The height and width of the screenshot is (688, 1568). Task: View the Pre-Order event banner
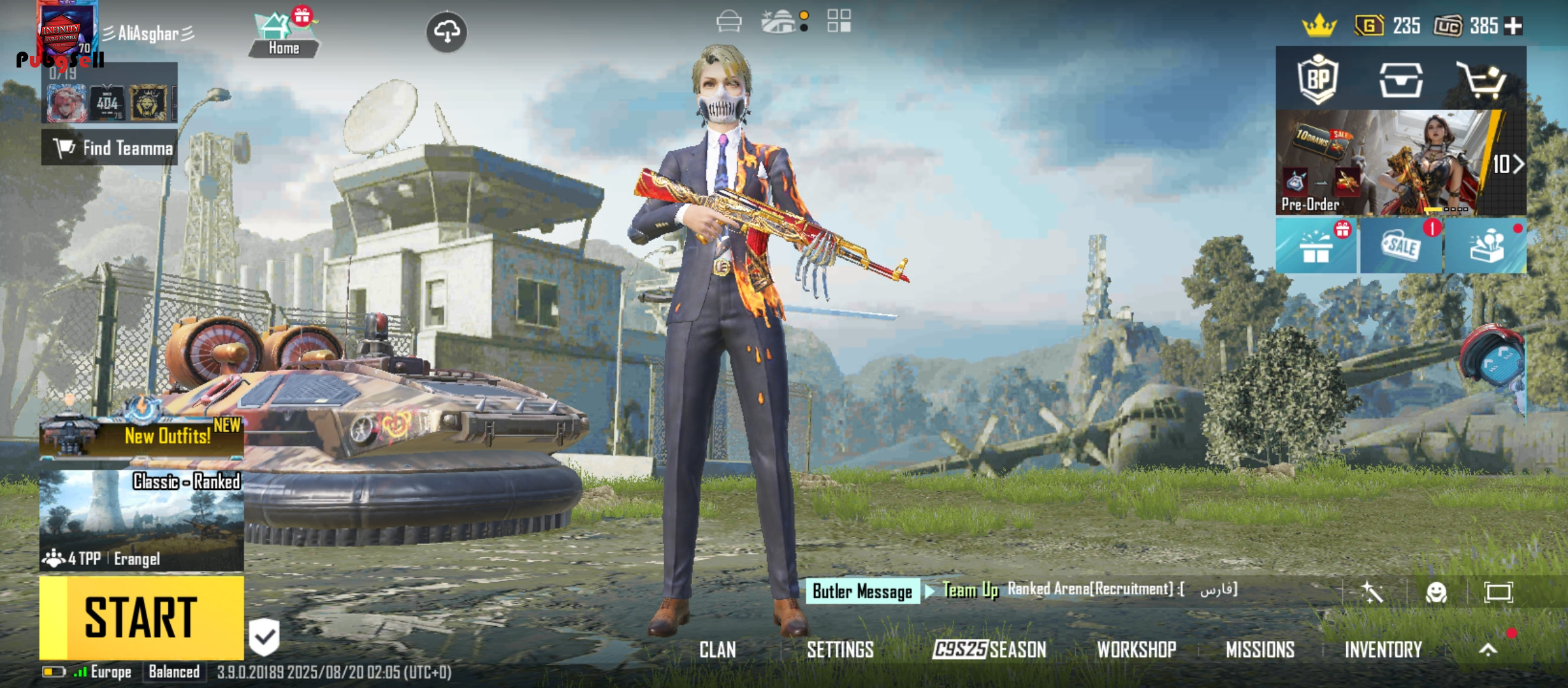[1390, 163]
